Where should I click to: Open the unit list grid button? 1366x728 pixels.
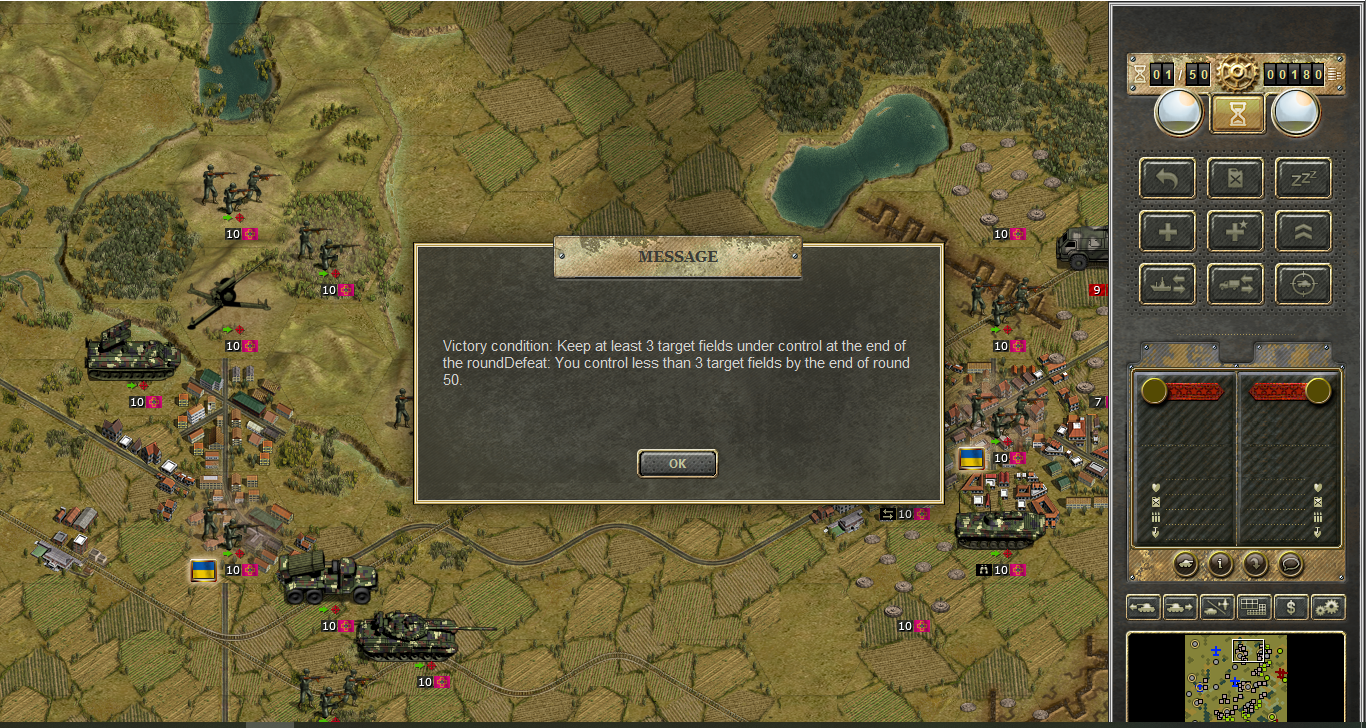coord(1254,606)
